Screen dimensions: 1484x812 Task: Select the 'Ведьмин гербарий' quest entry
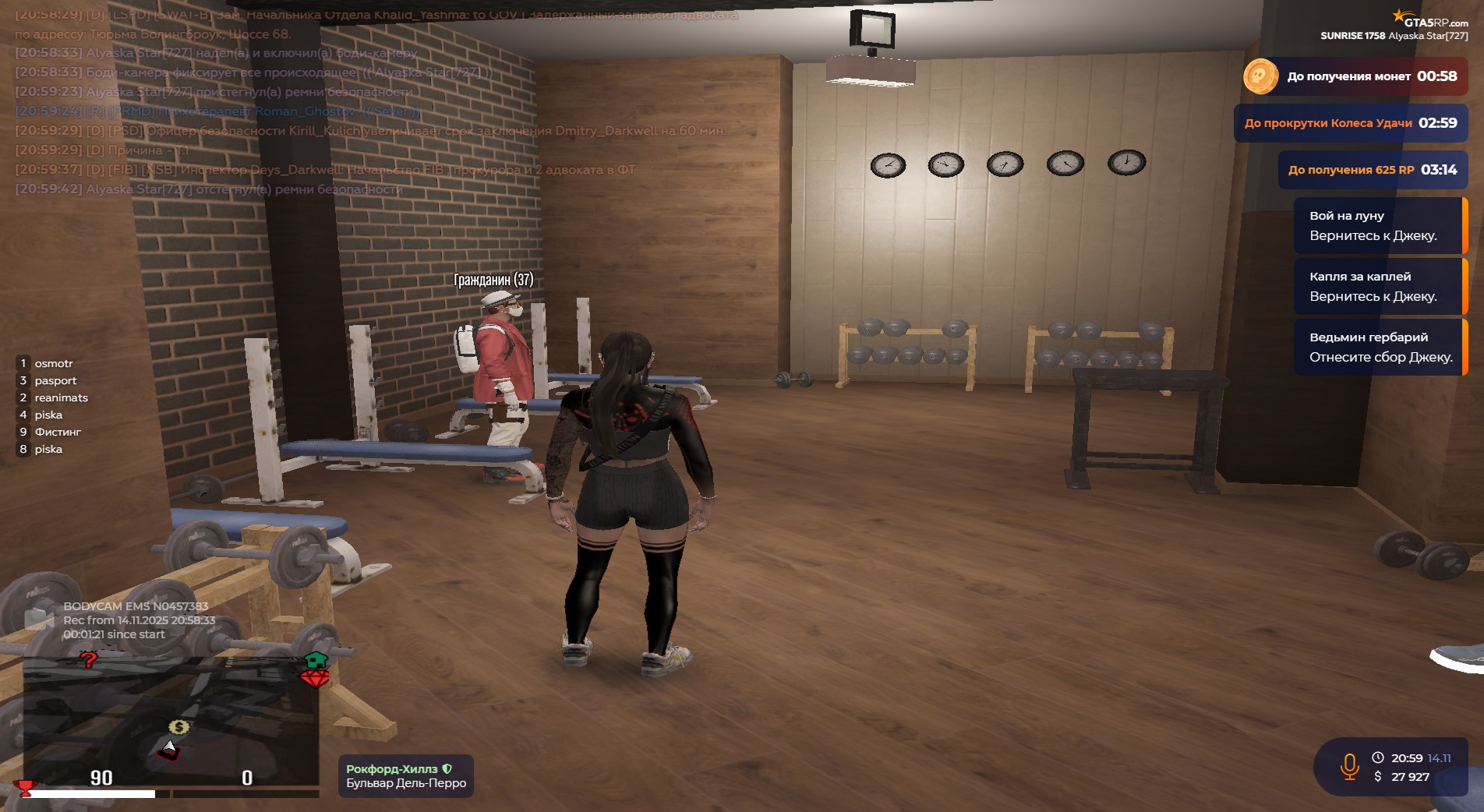[1378, 347]
